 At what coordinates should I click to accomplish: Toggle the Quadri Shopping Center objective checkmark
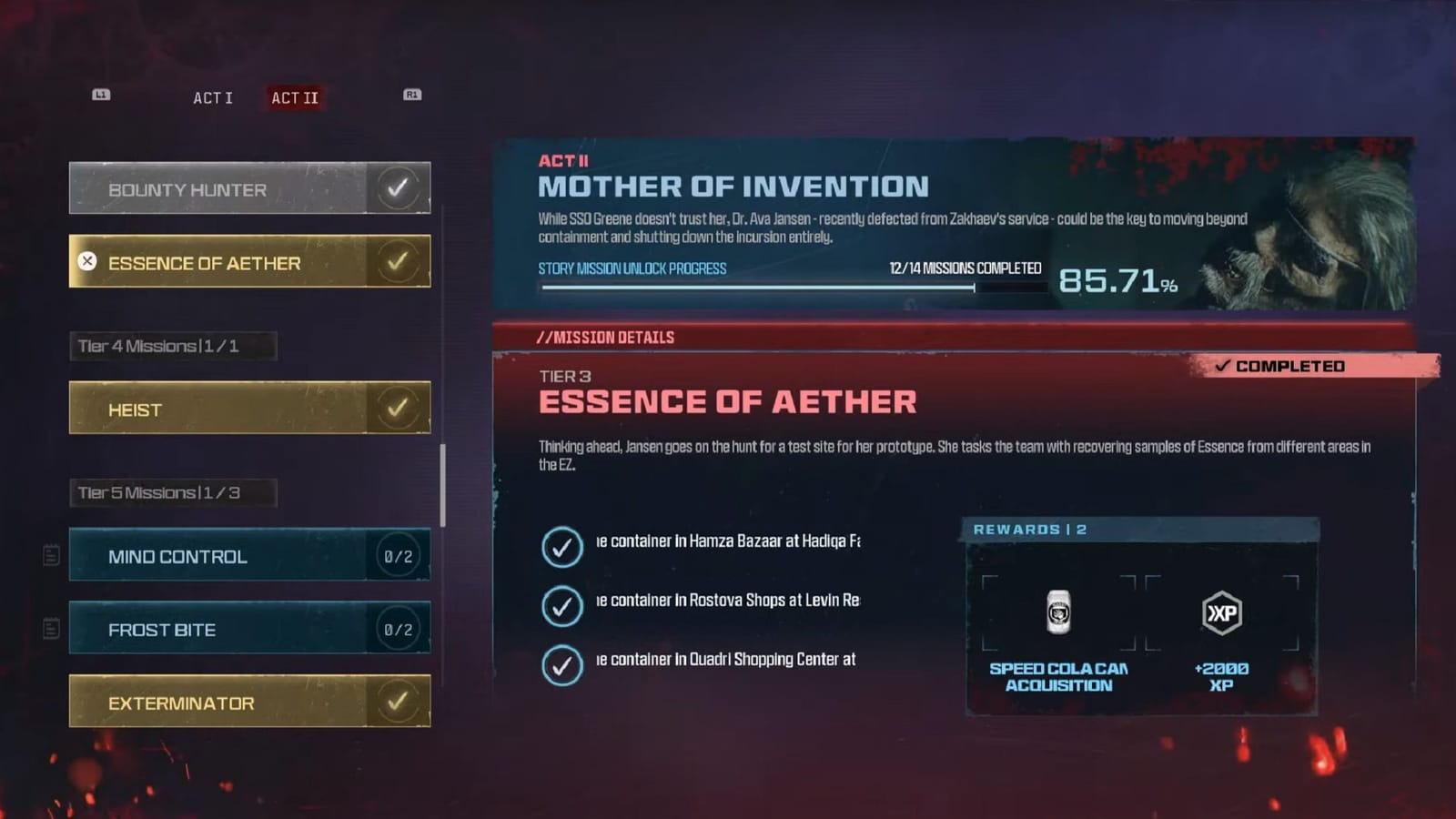point(562,664)
